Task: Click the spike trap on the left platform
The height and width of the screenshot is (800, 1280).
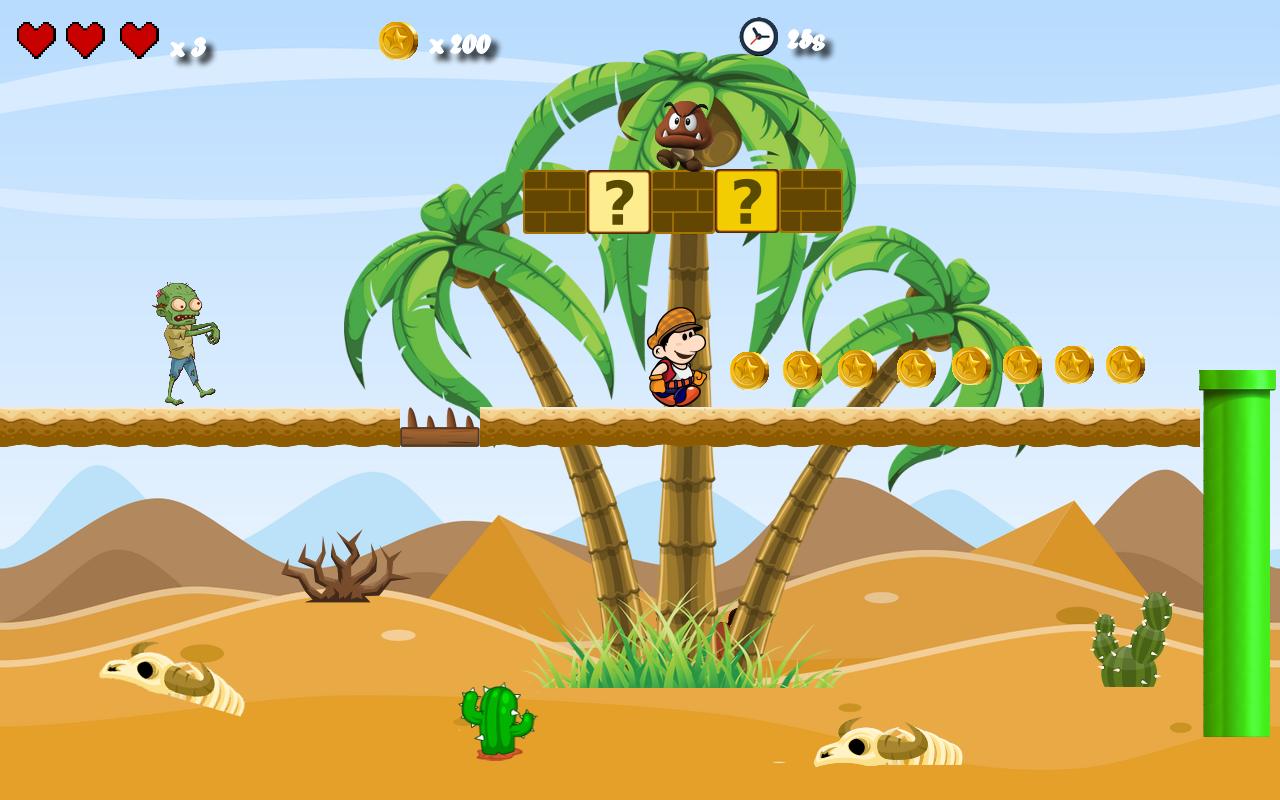Action: (440, 425)
